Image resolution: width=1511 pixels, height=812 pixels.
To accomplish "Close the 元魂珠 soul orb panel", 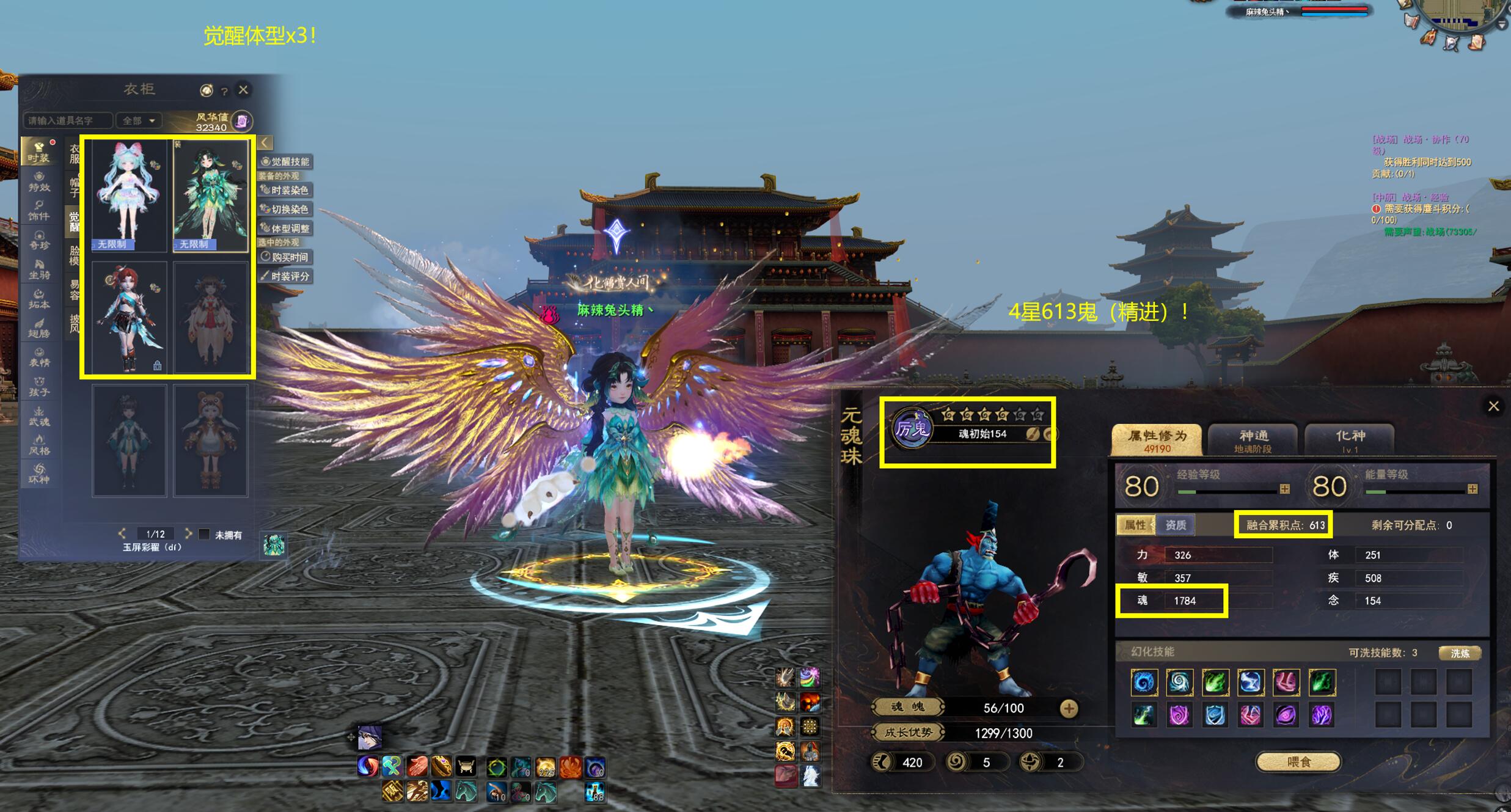I will coord(1493,406).
